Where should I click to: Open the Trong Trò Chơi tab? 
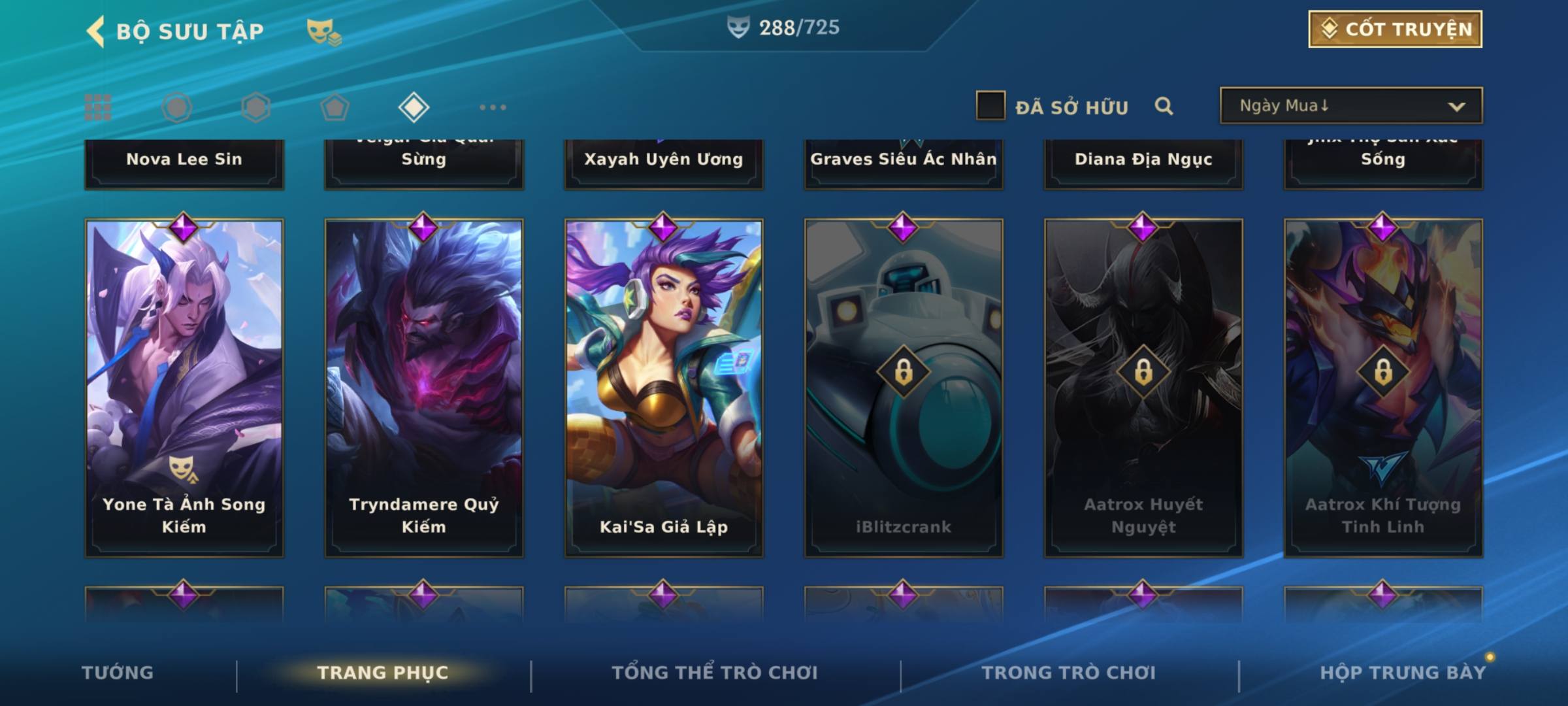1069,673
